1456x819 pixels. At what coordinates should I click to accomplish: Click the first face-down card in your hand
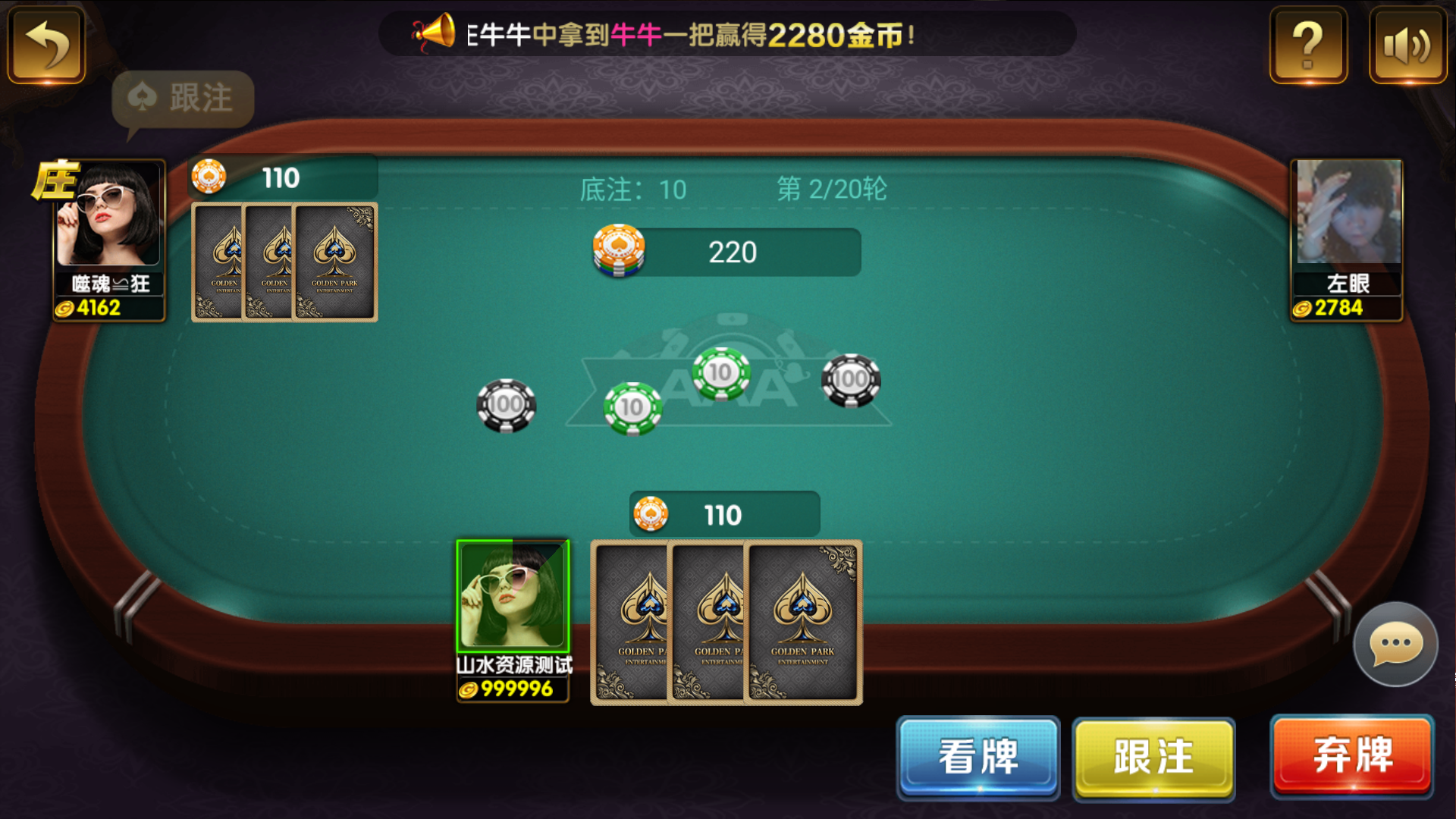tap(629, 620)
